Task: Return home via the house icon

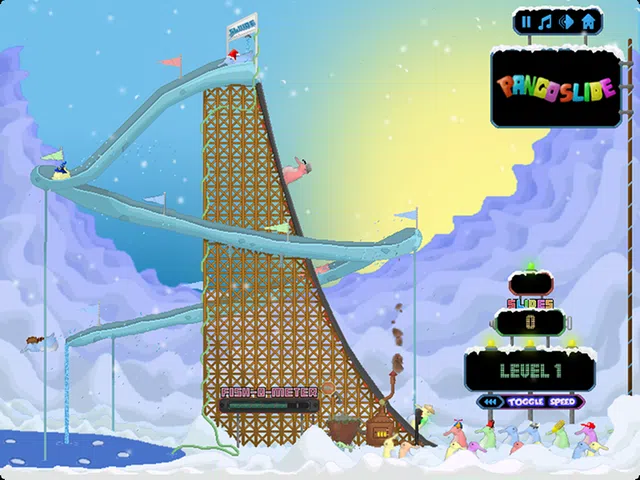Action: click(x=588, y=22)
